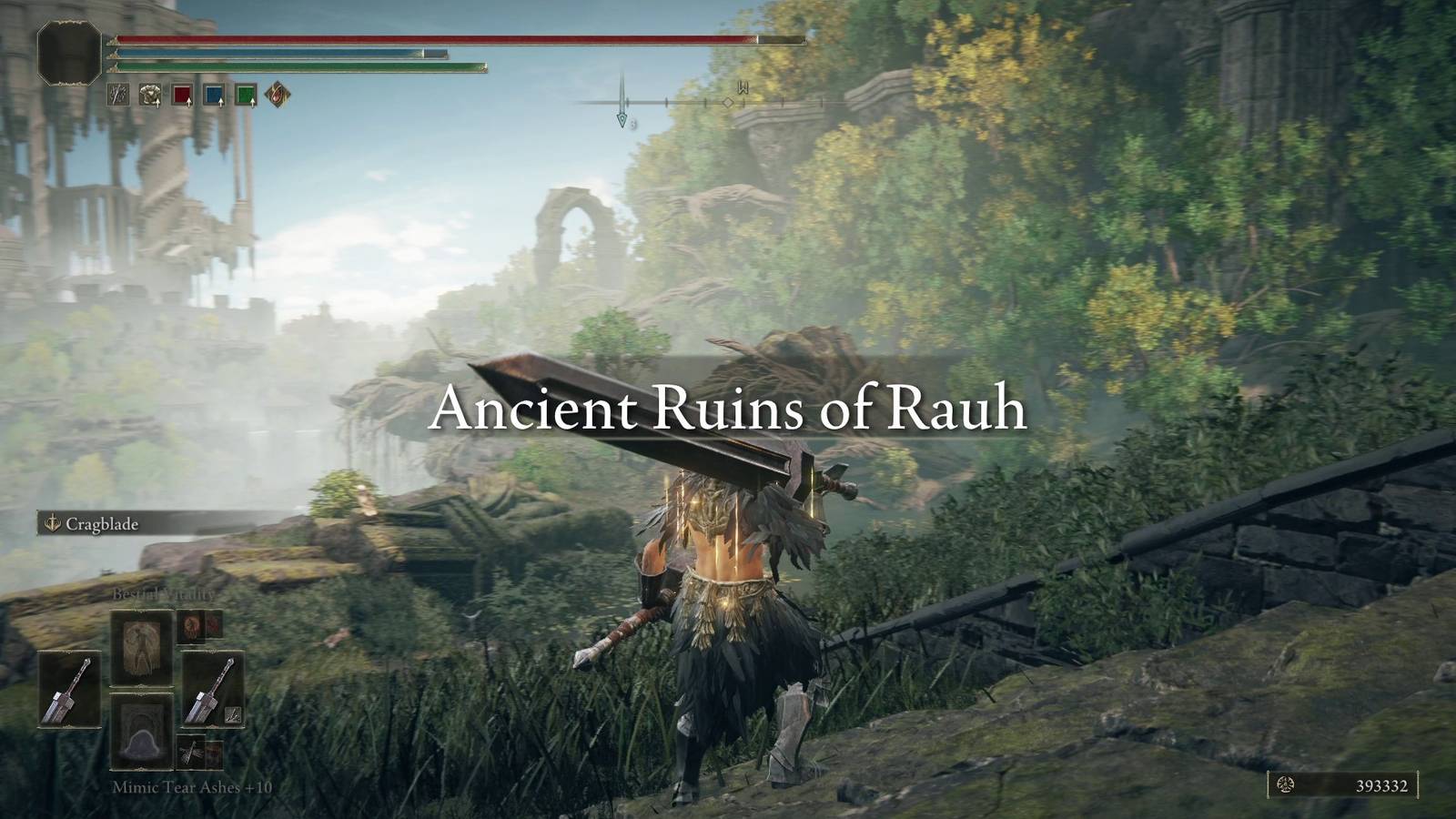
Task: Click the red Crimson Crystal Tear buff icon
Action: coord(182,94)
